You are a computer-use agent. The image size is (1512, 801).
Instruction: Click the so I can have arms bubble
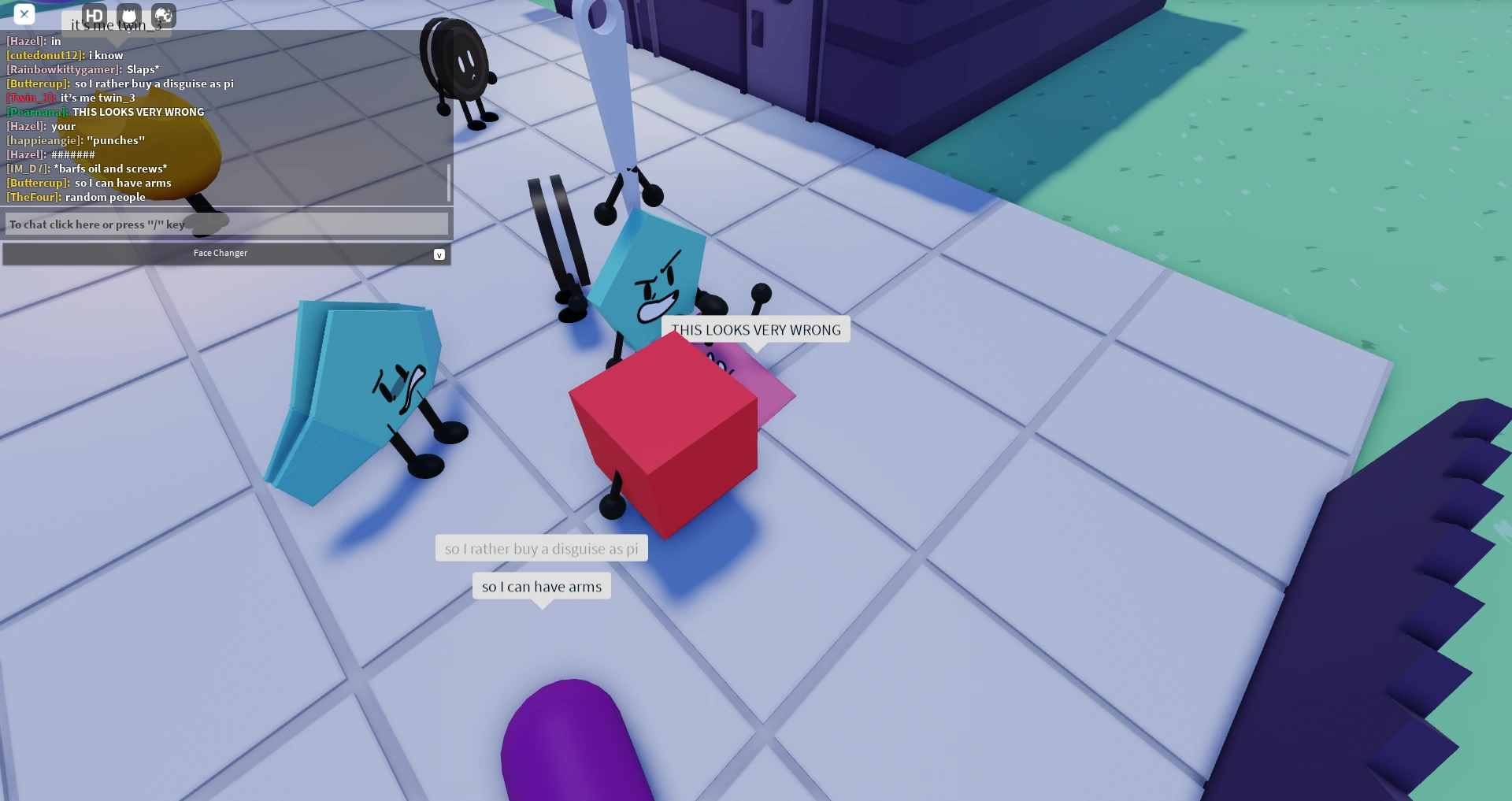click(x=541, y=586)
